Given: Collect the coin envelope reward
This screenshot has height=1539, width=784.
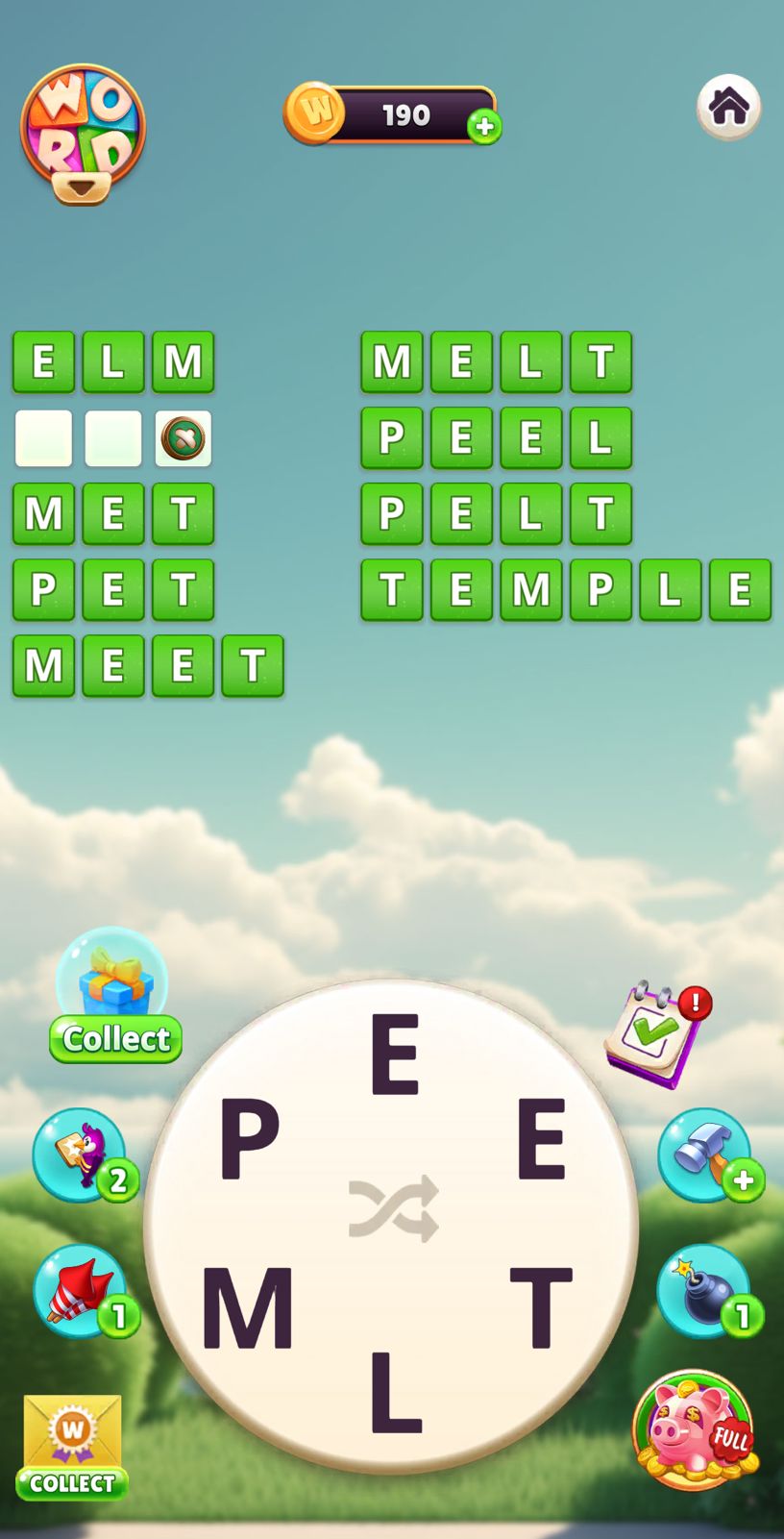Looking at the screenshot, I should pyautogui.click(x=72, y=1447).
